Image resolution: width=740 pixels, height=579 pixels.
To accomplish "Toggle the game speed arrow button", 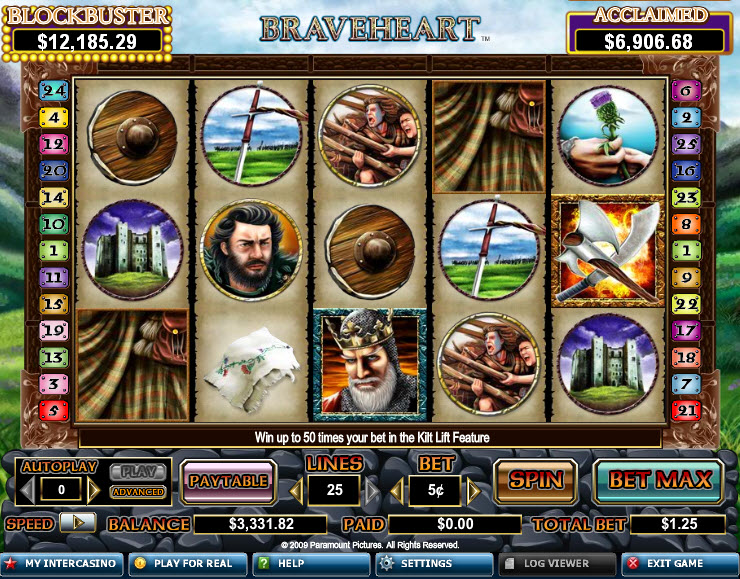I will pyautogui.click(x=77, y=523).
